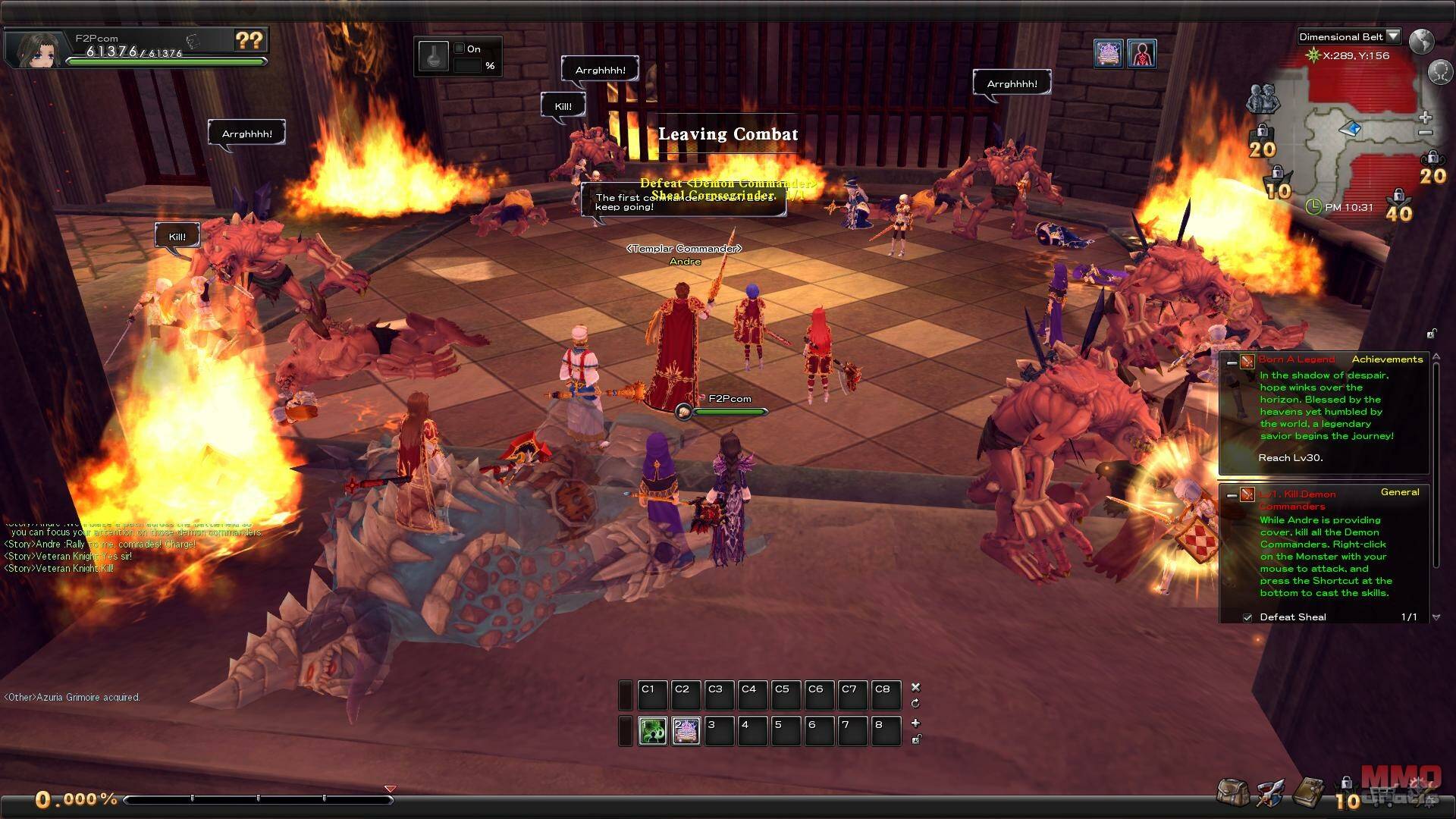Close the extra C-slot hotbar row
This screenshot has height=819, width=1456.
coord(915,687)
